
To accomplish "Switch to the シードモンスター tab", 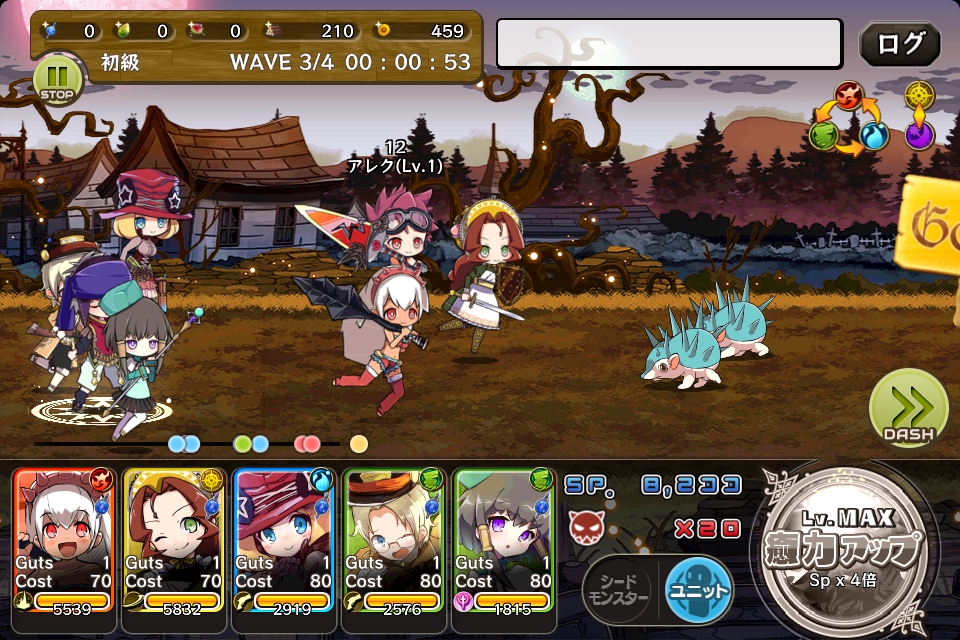I will (616, 590).
